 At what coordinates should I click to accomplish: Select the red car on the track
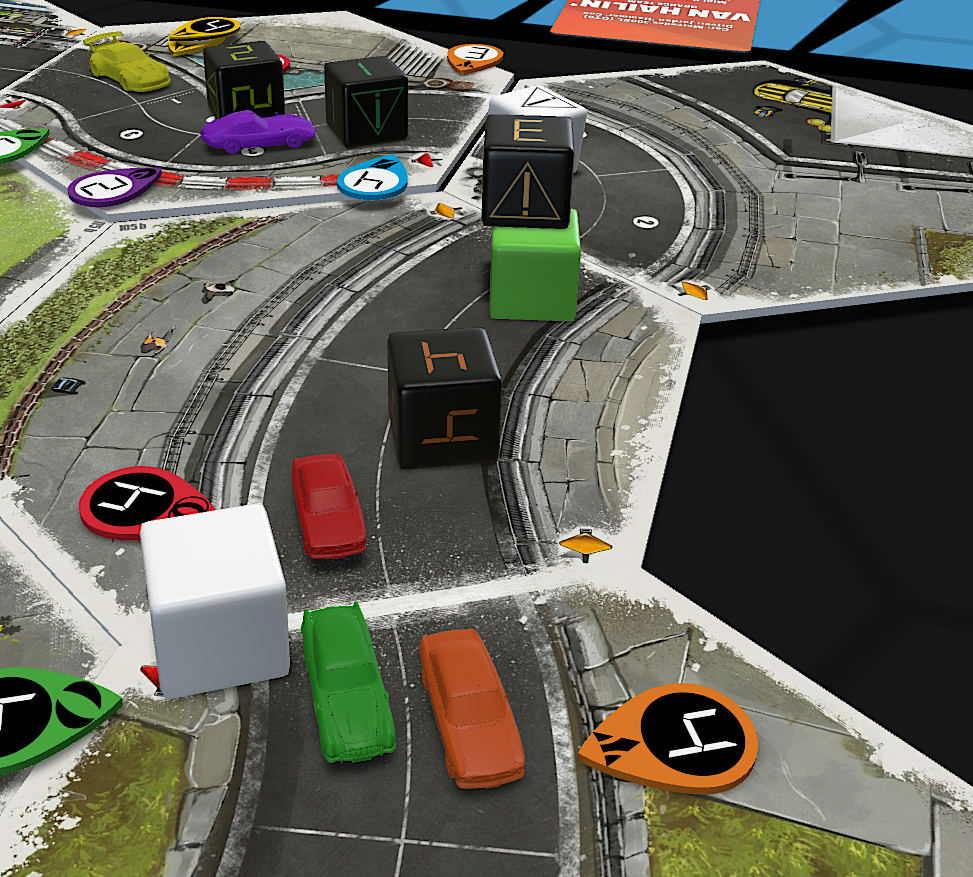(328, 505)
